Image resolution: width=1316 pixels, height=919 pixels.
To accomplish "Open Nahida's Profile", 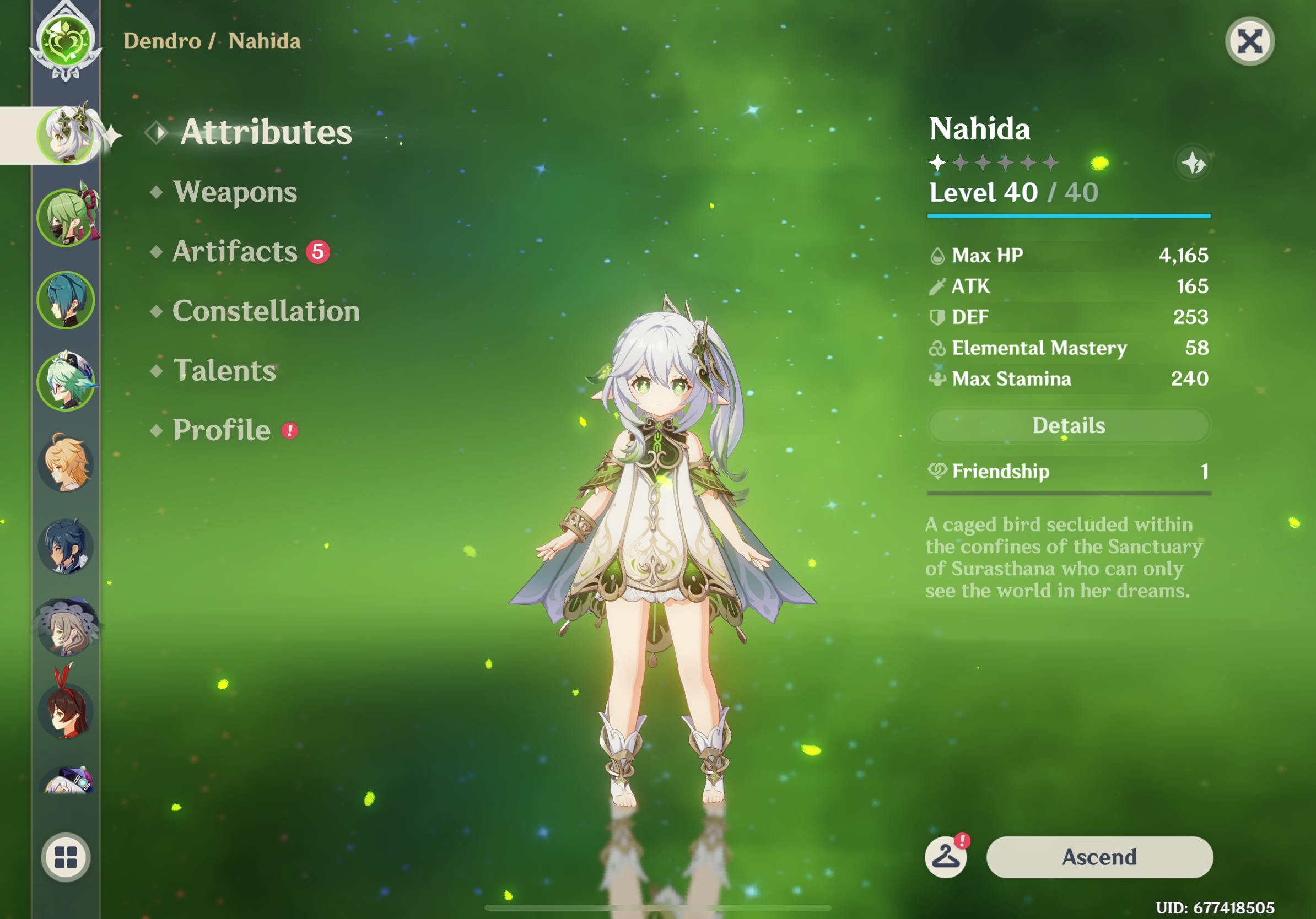I will coord(222,430).
